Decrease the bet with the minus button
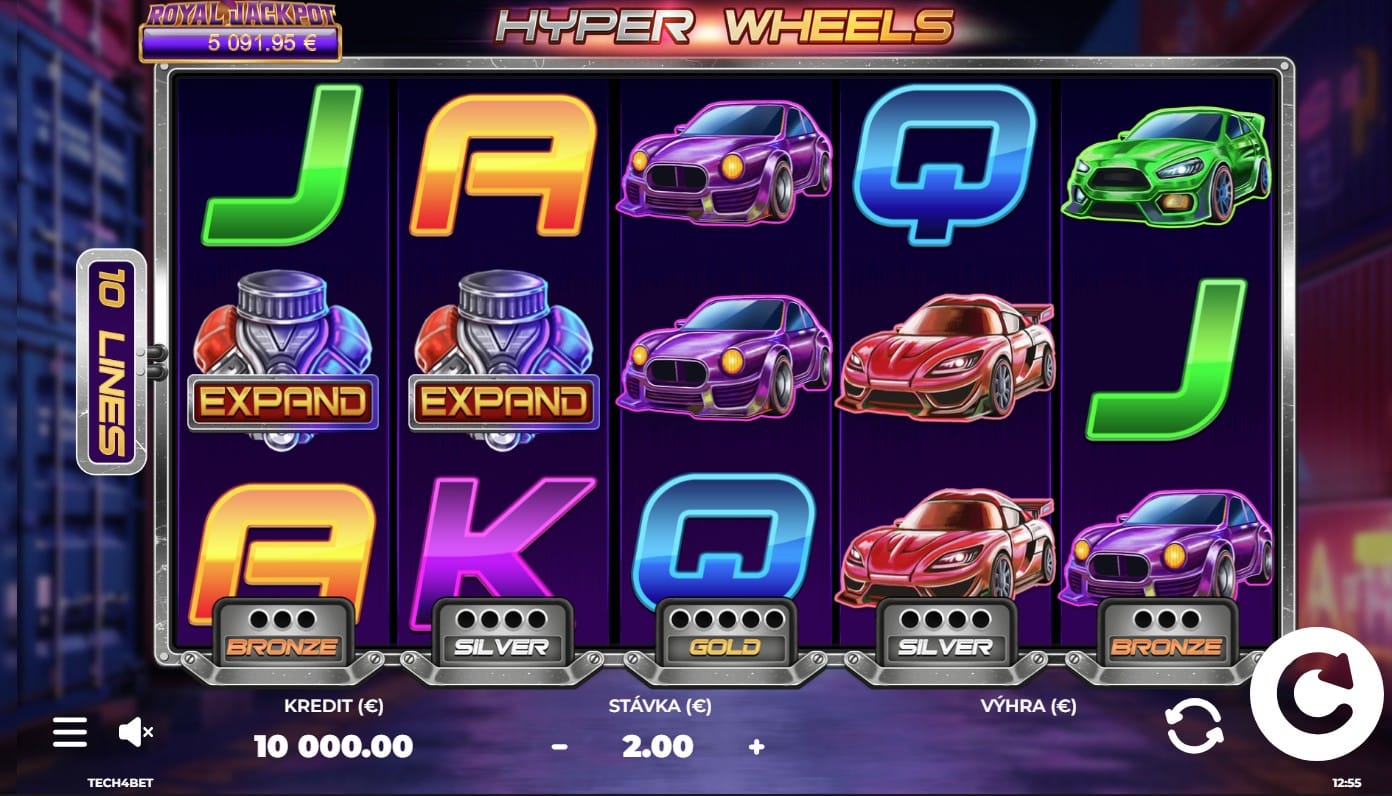Image resolution: width=1392 pixels, height=796 pixels. coord(561,746)
